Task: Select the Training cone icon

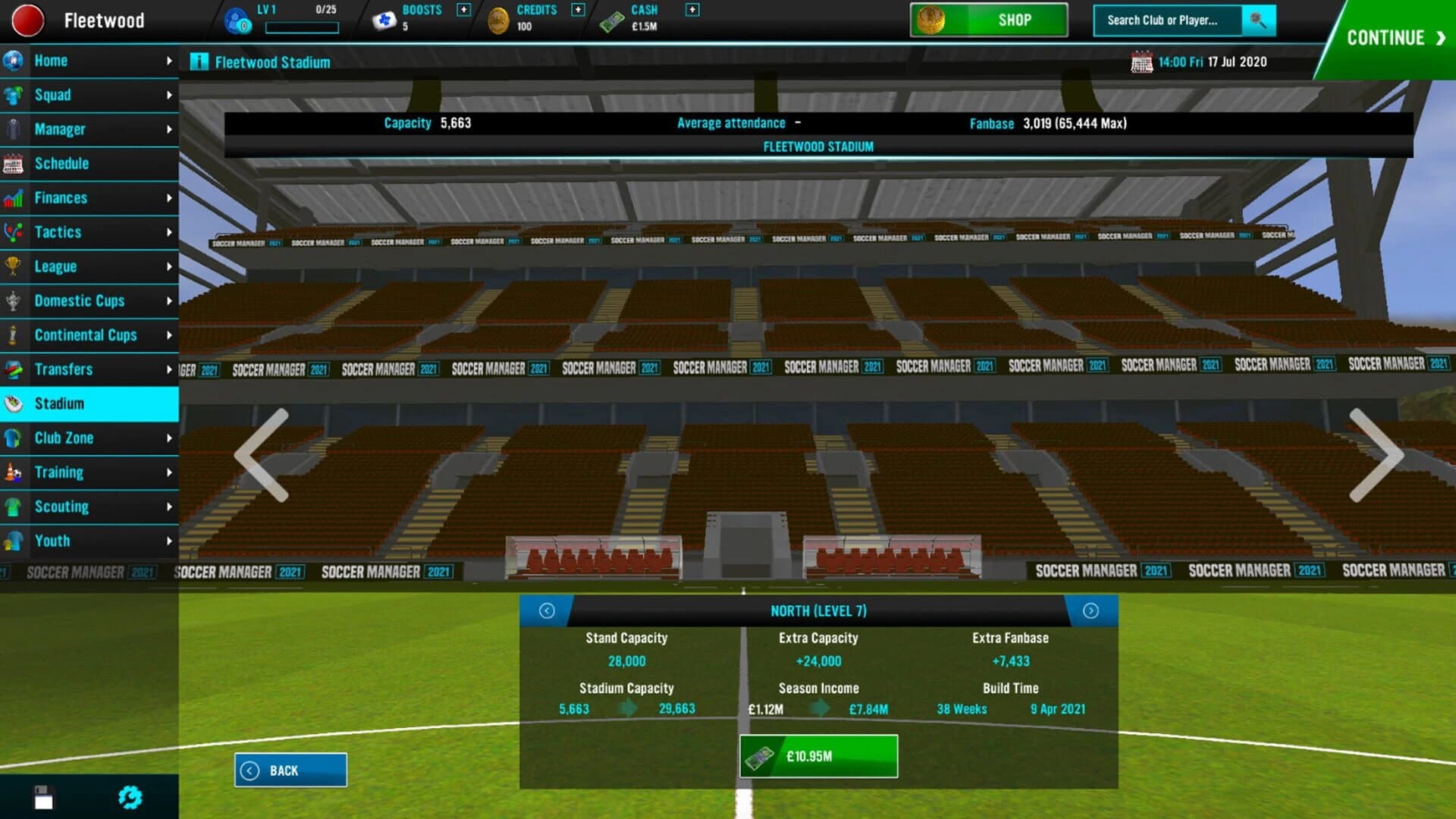Action: (13, 472)
